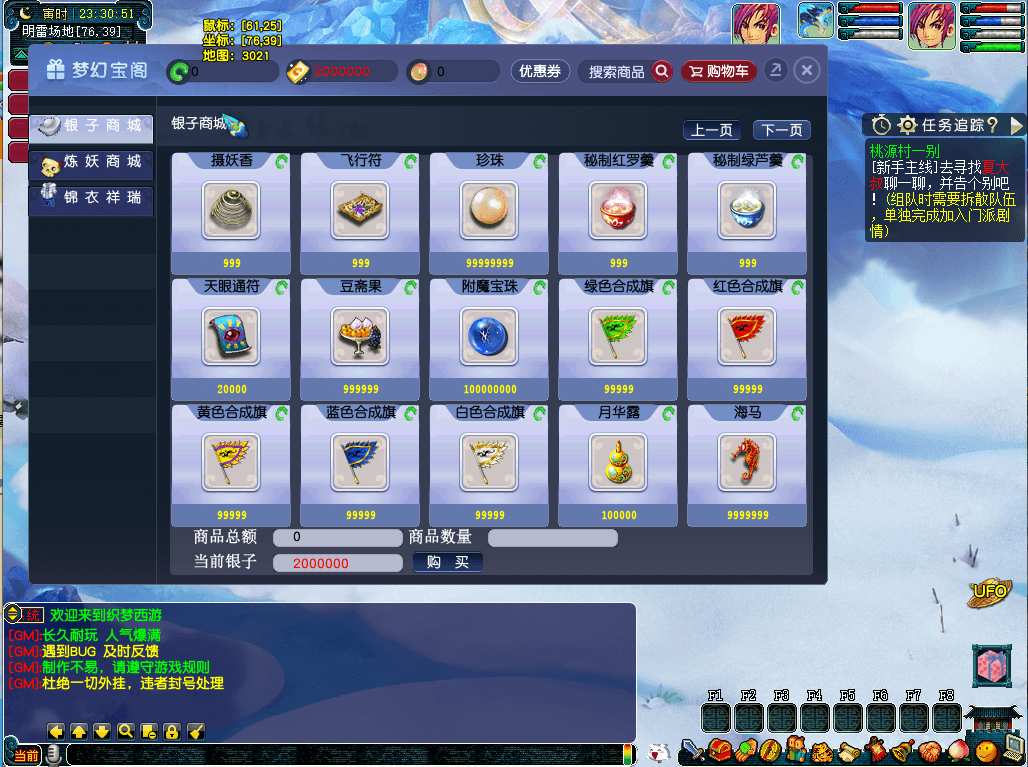
Task: Click the 购买 buy button
Action: (448, 563)
